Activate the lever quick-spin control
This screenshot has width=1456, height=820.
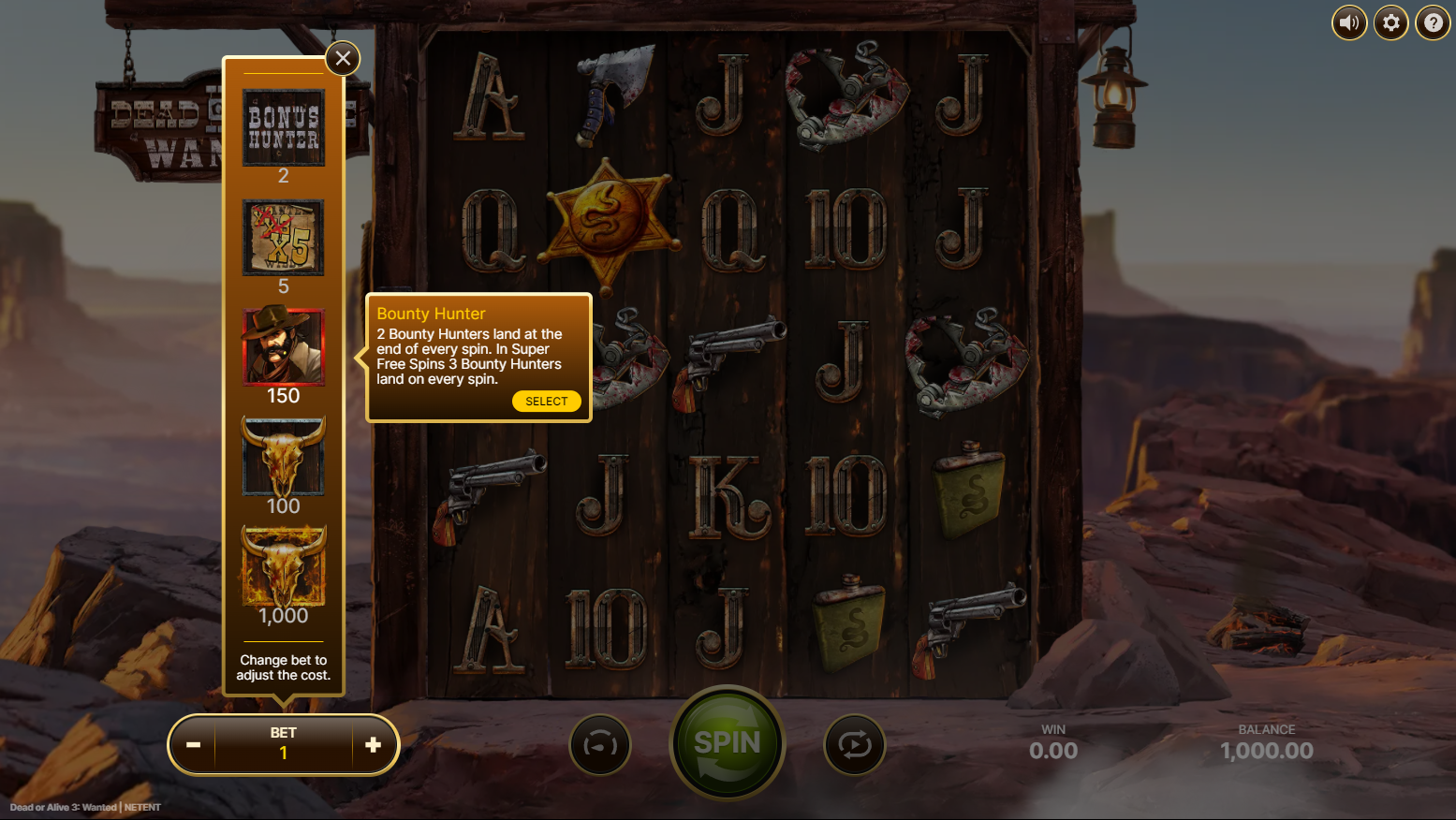point(600,744)
